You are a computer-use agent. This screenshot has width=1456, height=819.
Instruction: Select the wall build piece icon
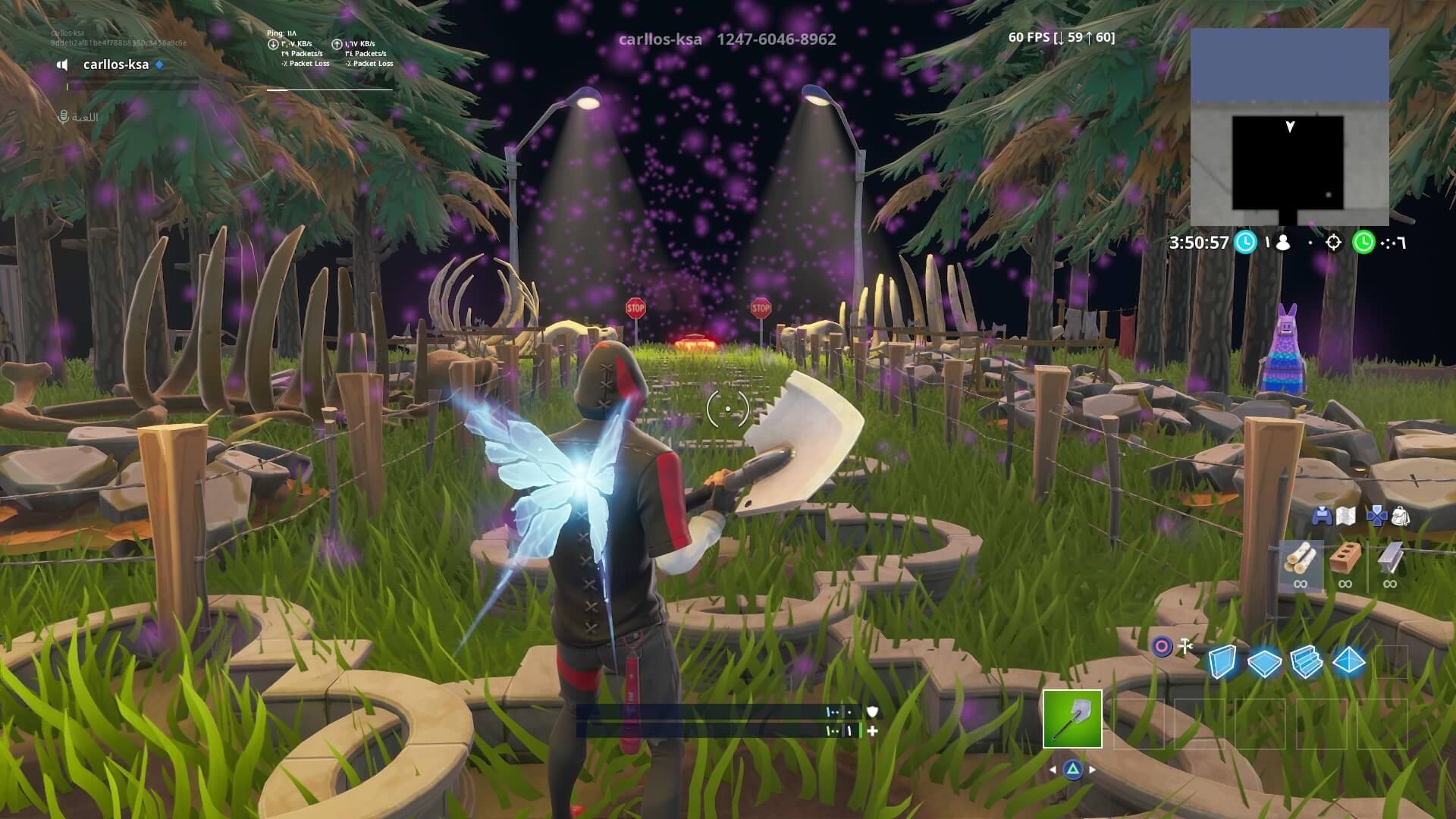tap(1222, 660)
